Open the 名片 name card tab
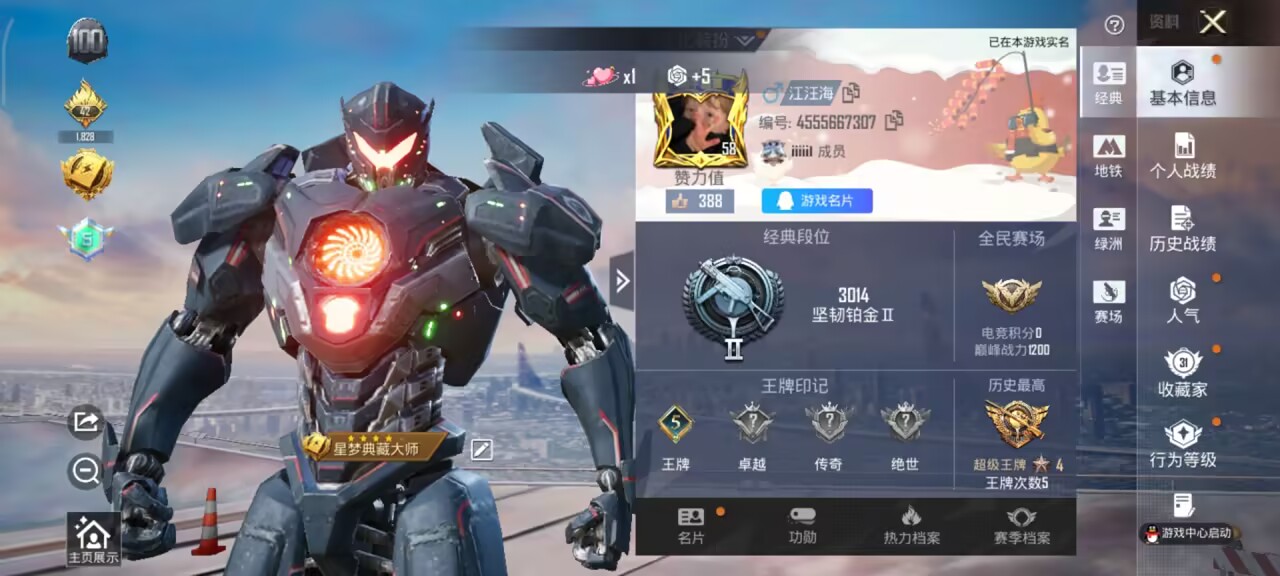 tap(691, 526)
